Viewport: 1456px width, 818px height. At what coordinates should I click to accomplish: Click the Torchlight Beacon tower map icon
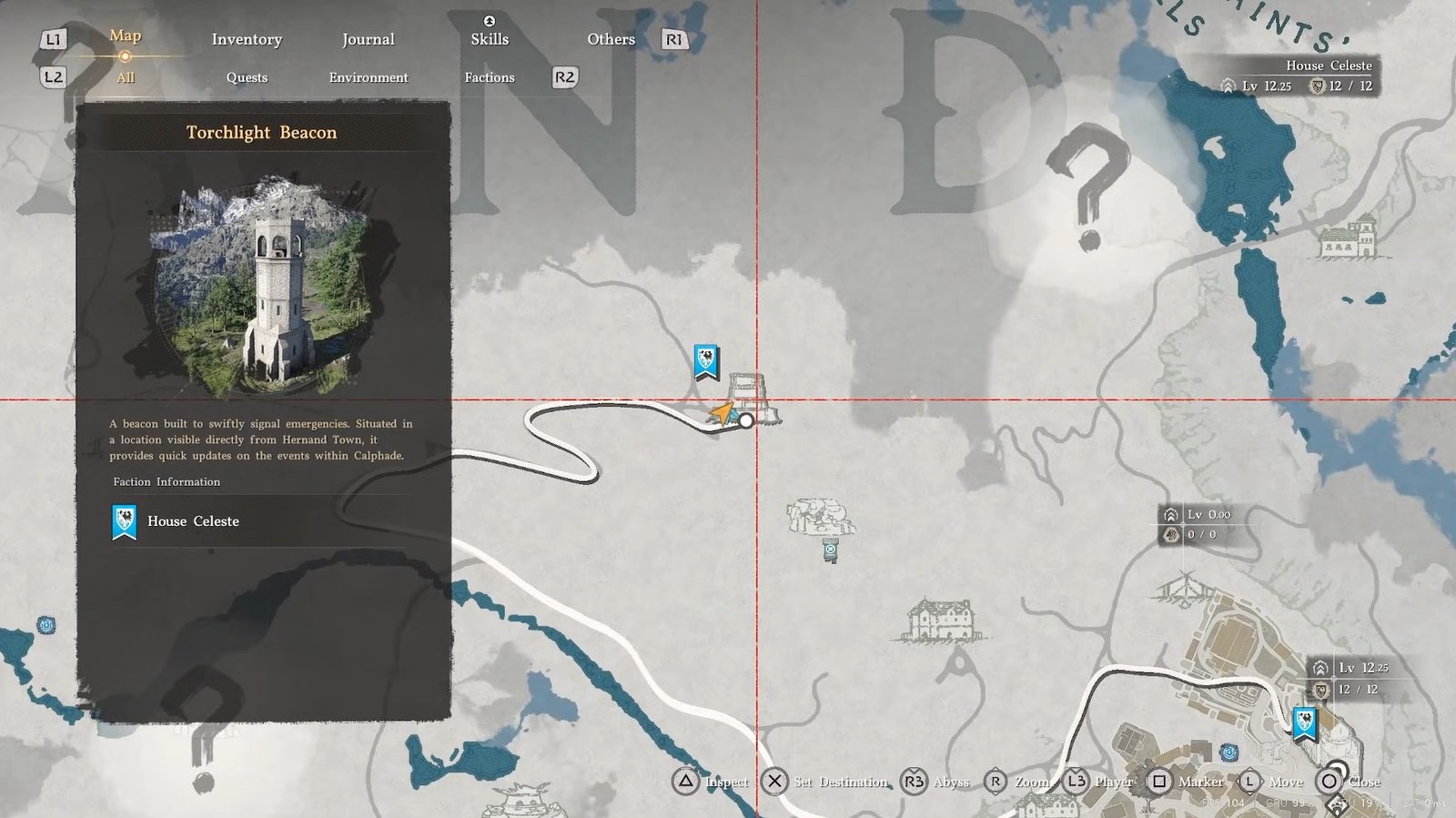(752, 399)
